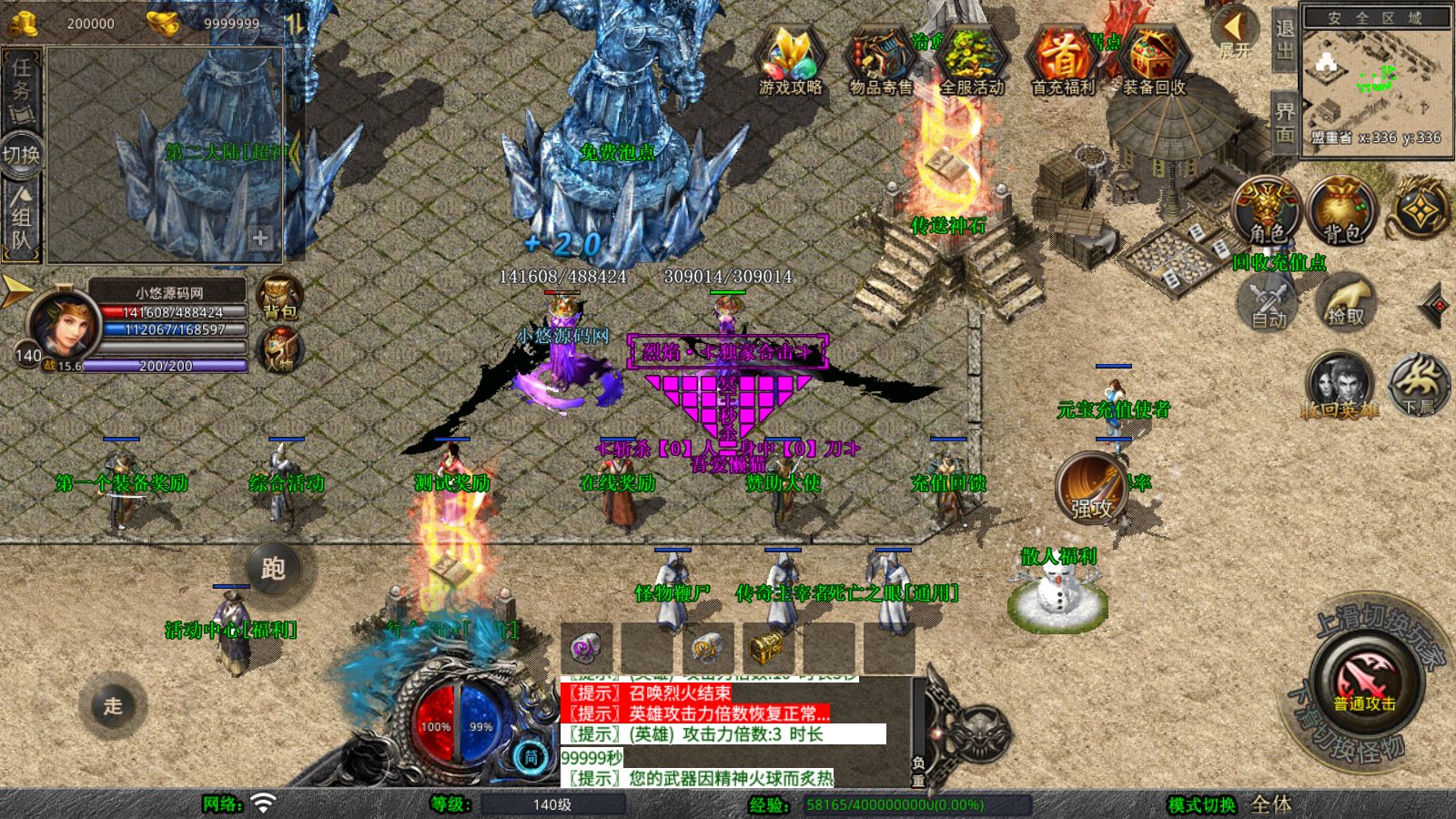This screenshot has width=1456, height=819.
Task: Open the minimap in the corner
Action: [1376, 80]
